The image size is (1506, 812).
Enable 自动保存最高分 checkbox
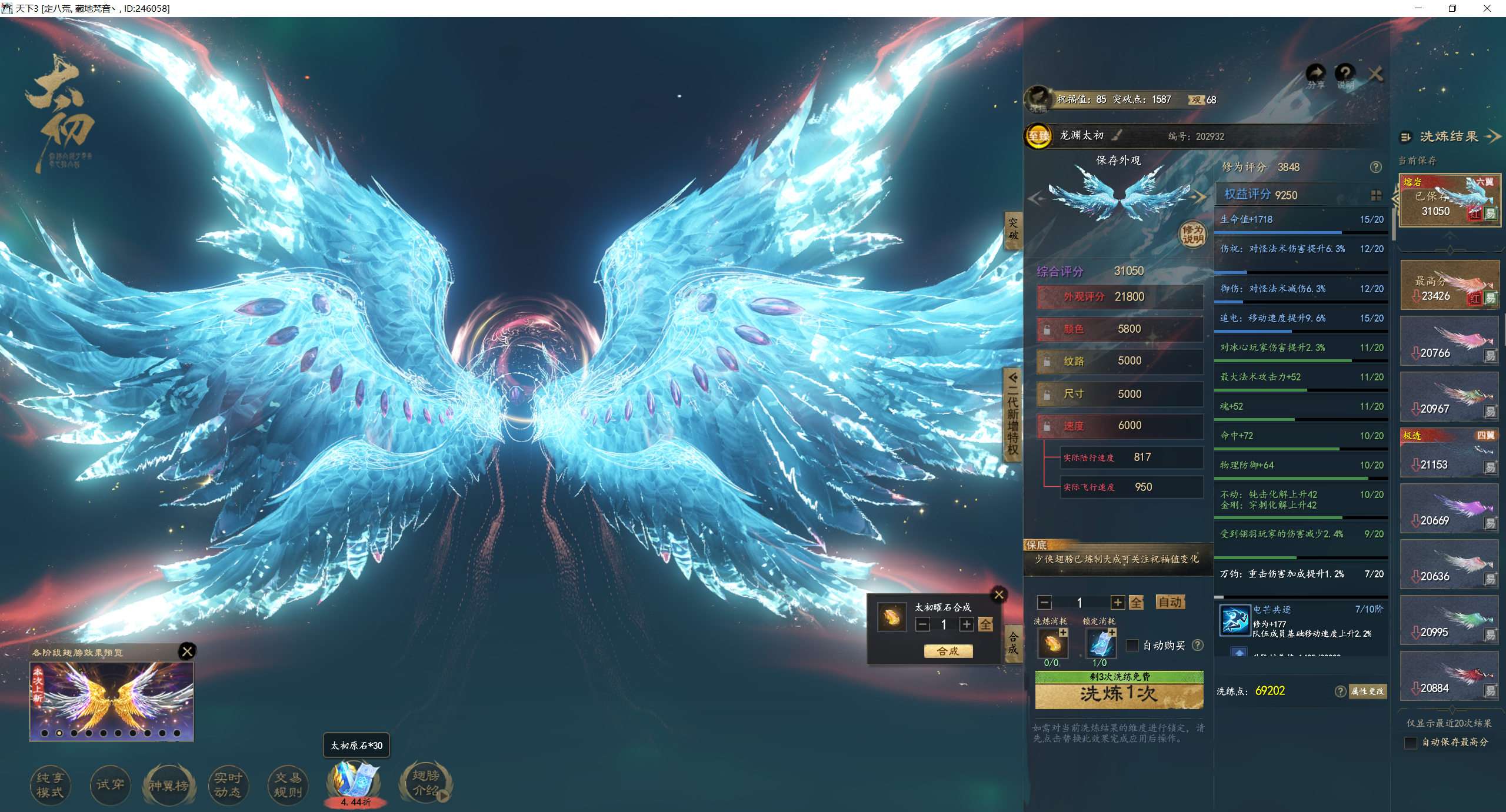tap(1410, 743)
